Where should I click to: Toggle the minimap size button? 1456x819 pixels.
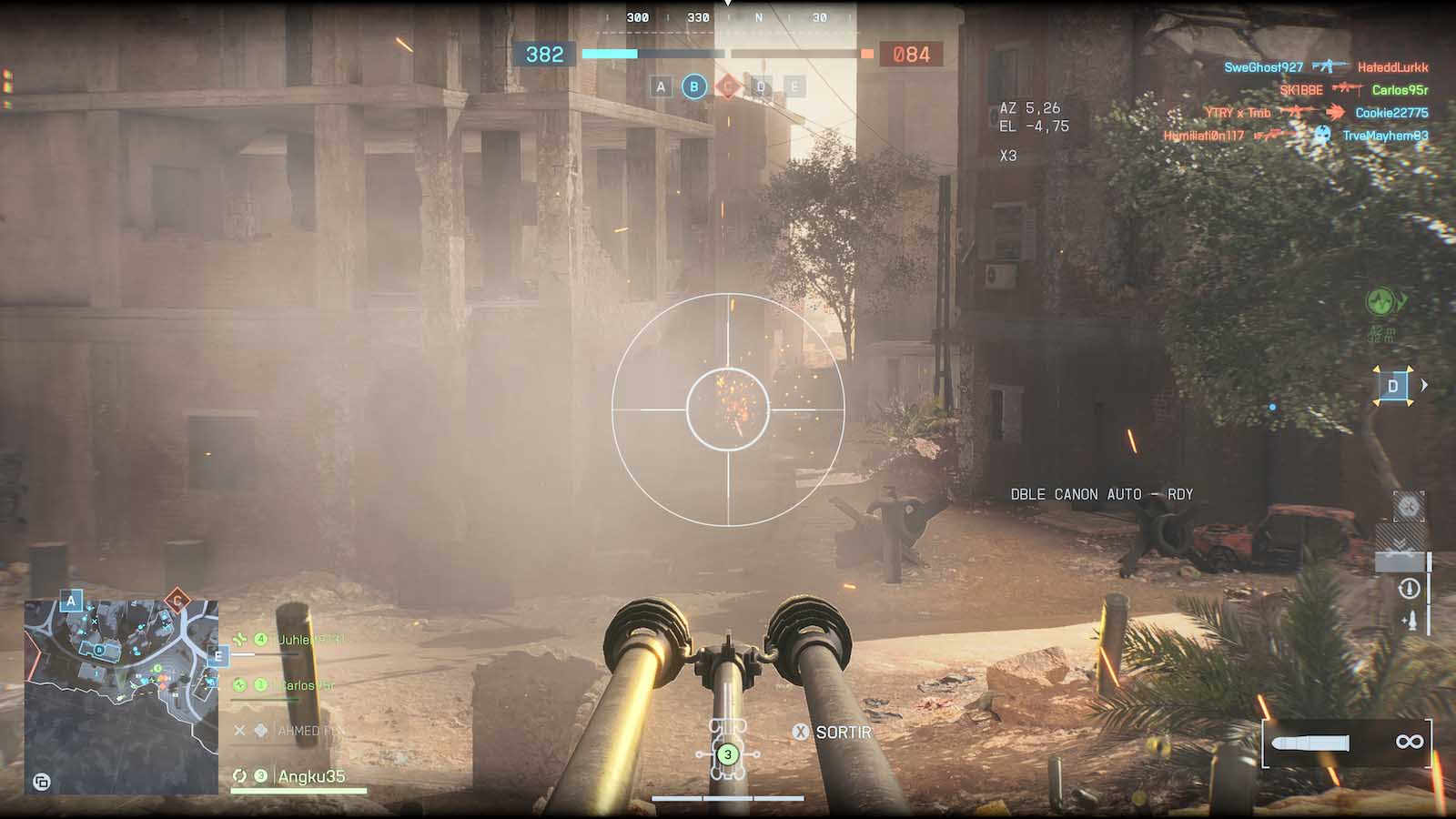point(41,781)
